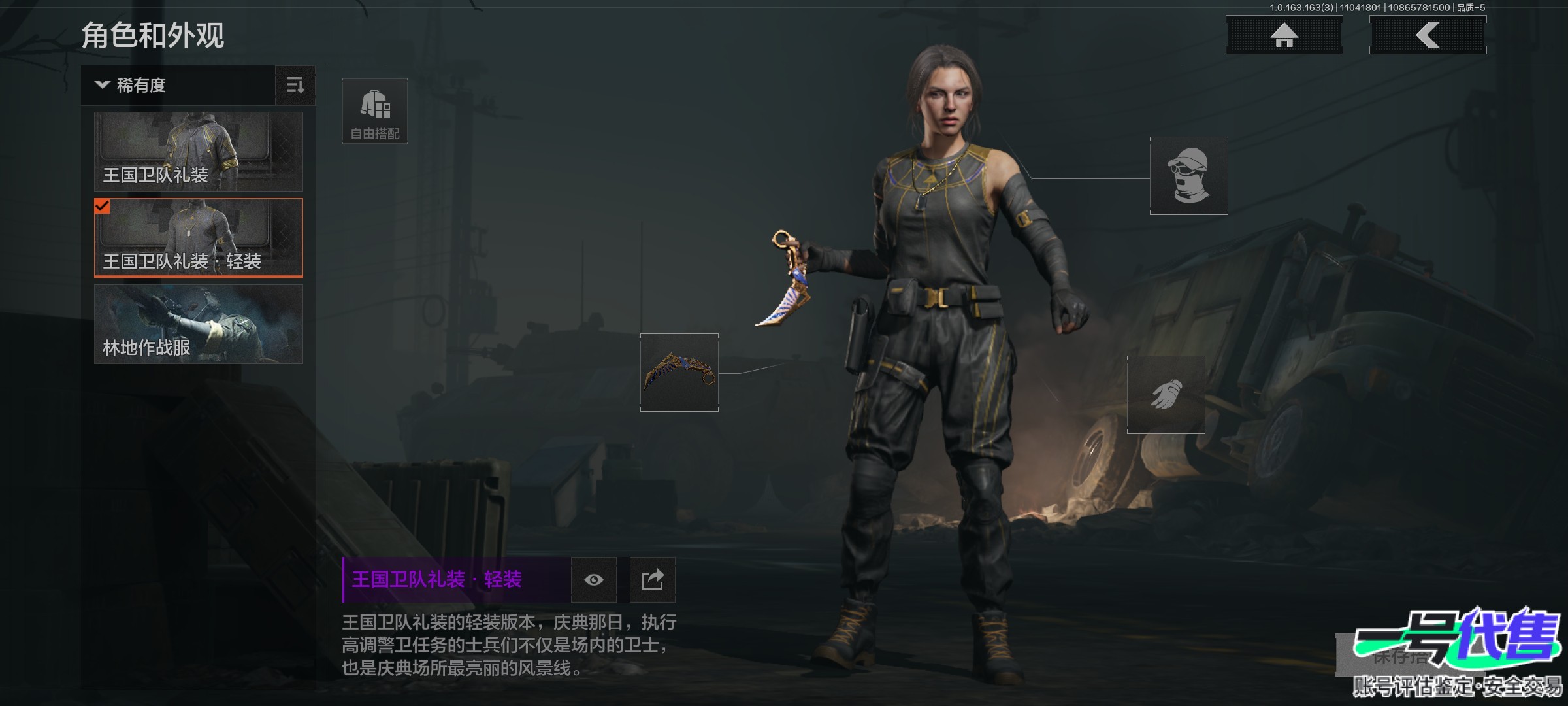Open the gloves equipment slot
This screenshot has width=1568, height=706.
[x=1166, y=395]
